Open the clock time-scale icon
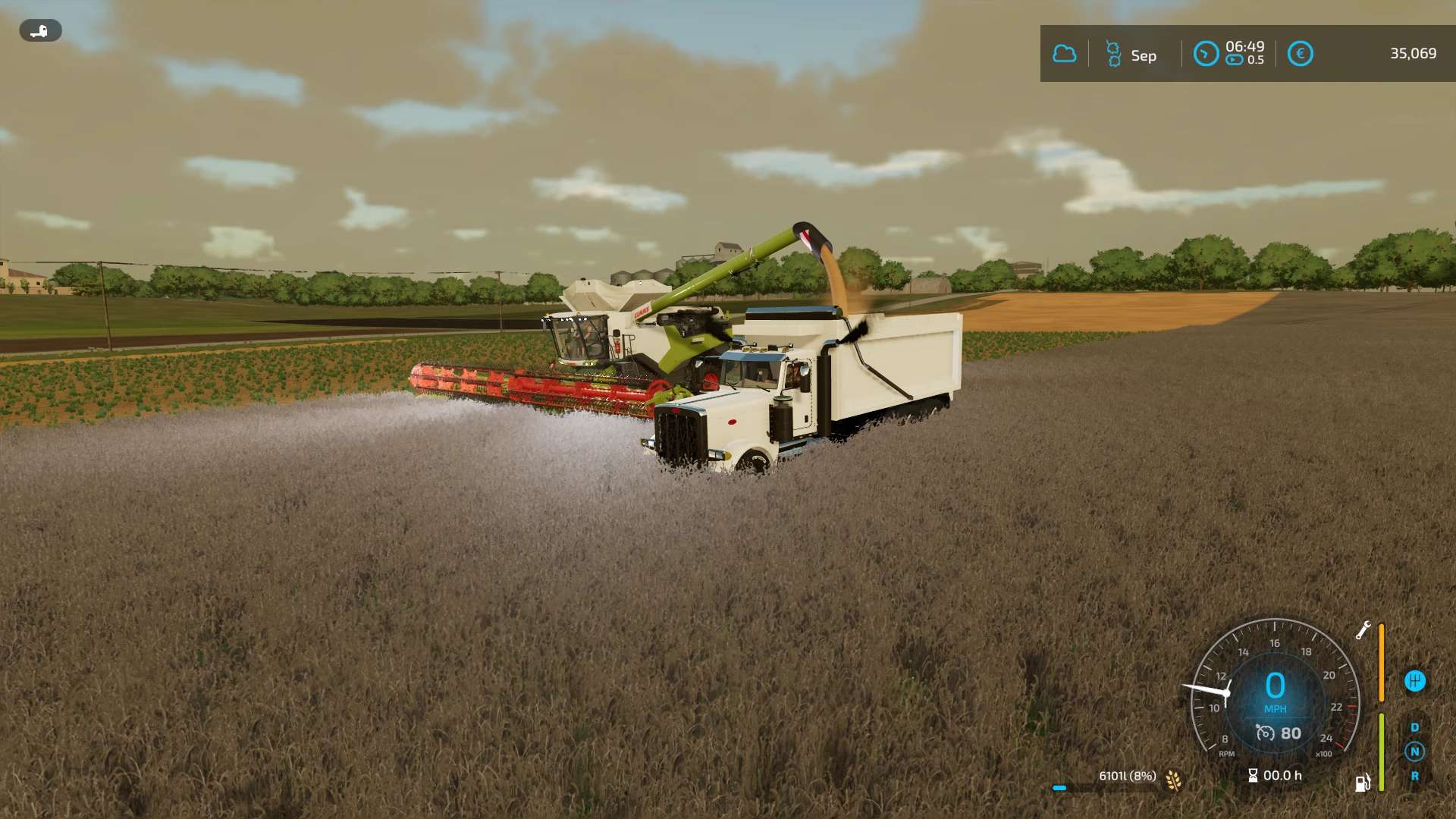The height and width of the screenshot is (819, 1456). pyautogui.click(x=1206, y=54)
